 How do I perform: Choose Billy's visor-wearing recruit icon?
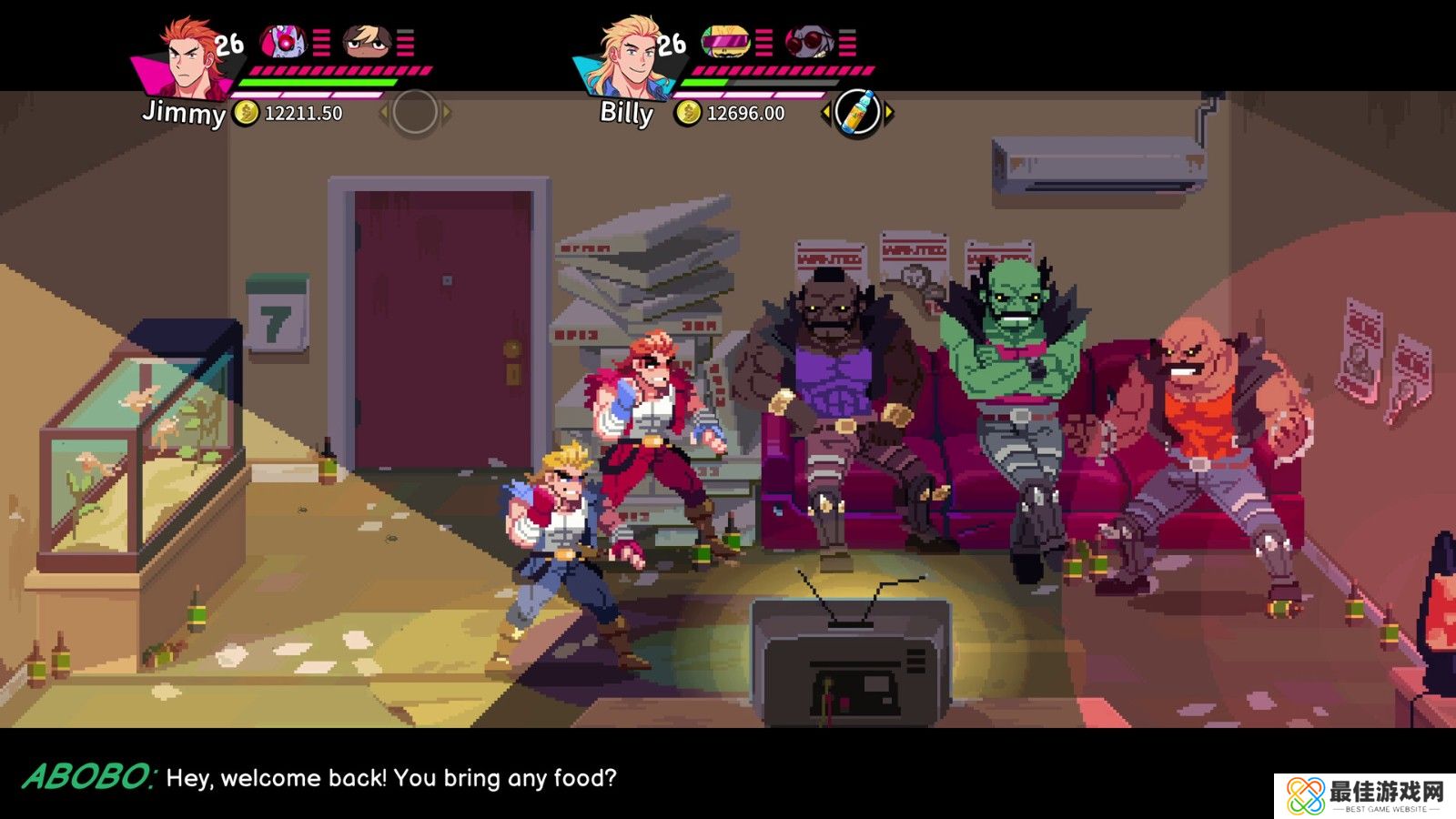pos(725,42)
